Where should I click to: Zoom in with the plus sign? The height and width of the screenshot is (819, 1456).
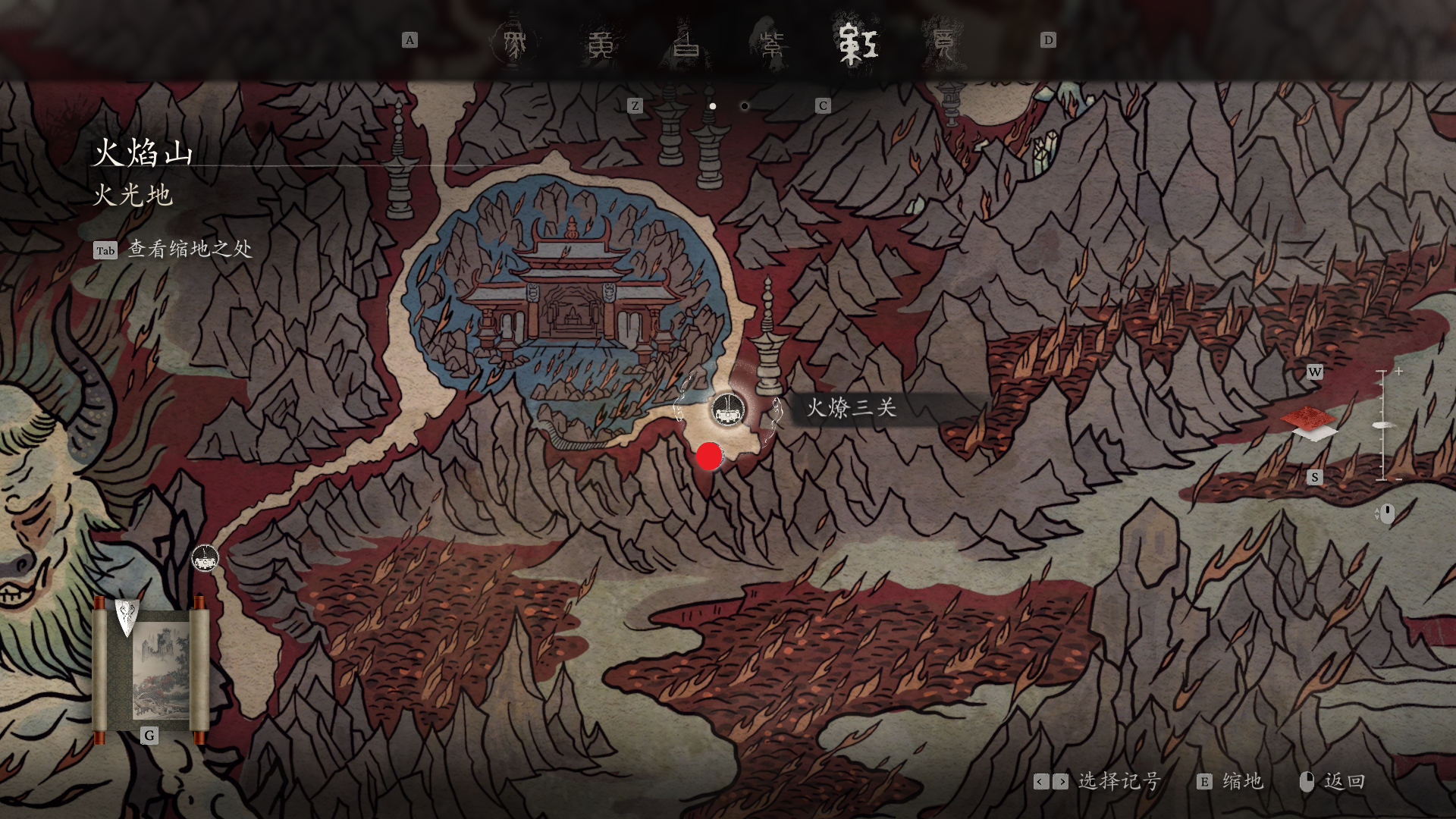point(1398,372)
